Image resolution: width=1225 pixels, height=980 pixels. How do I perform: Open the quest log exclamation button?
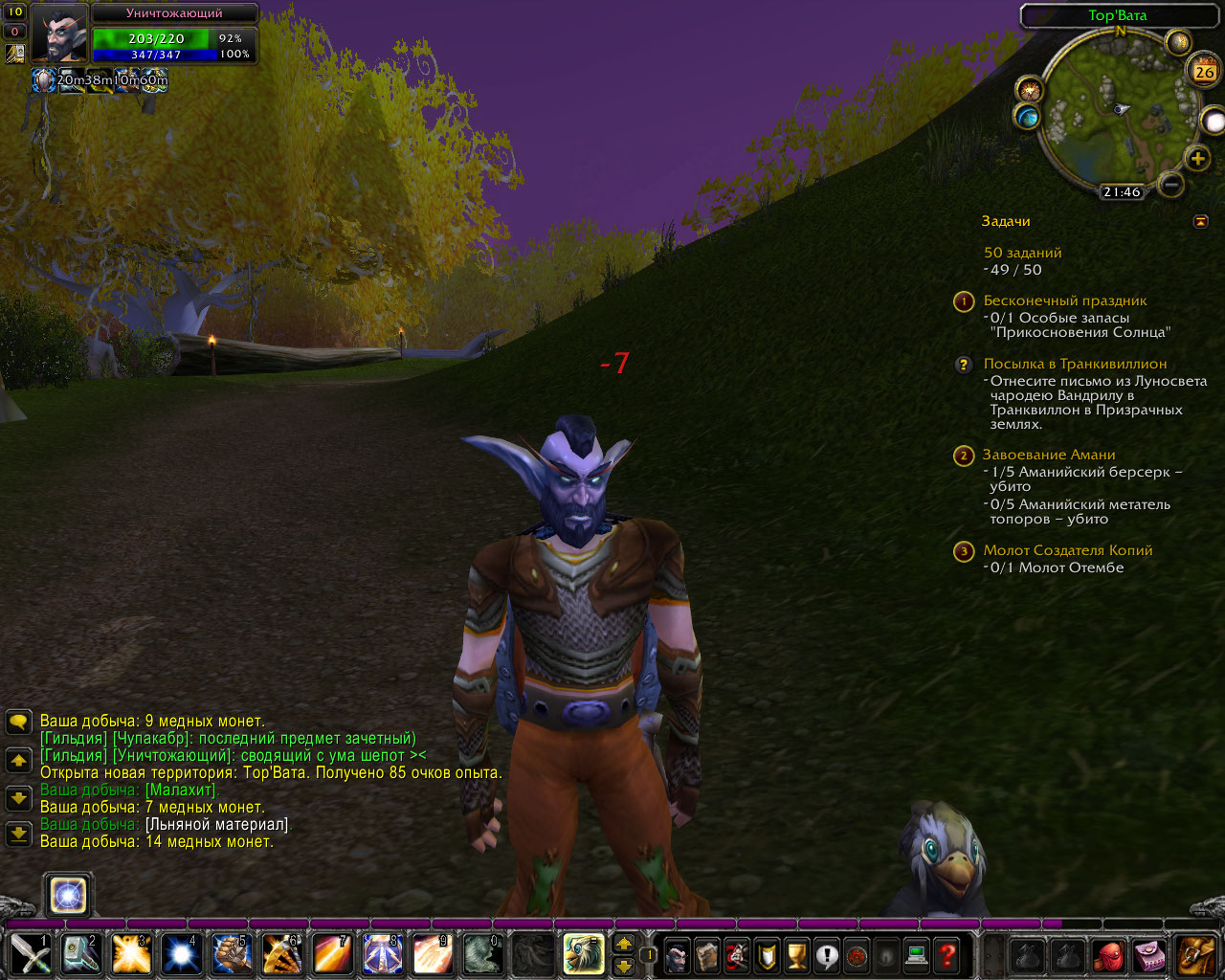827,955
